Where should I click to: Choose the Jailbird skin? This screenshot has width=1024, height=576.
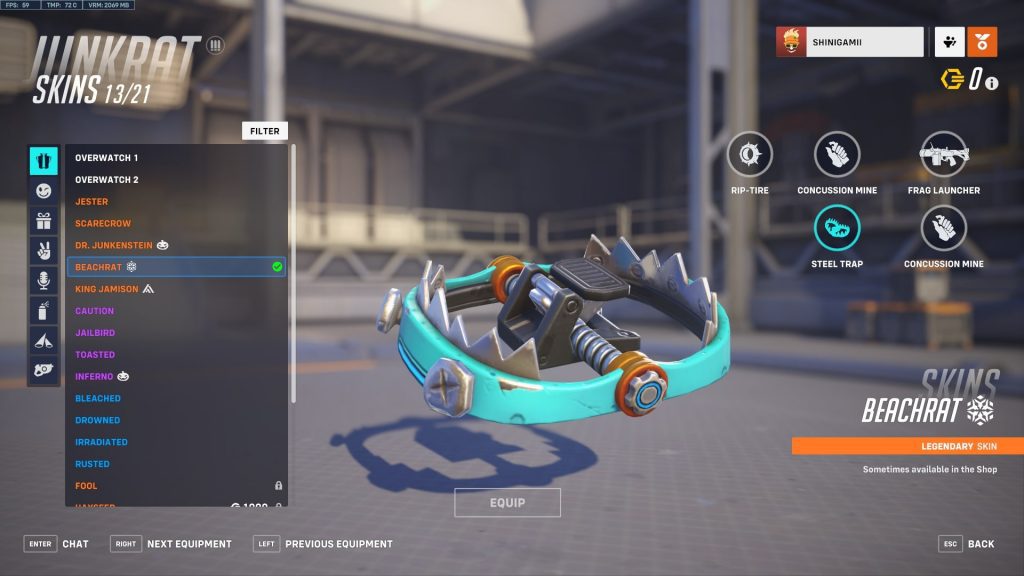tap(94, 333)
